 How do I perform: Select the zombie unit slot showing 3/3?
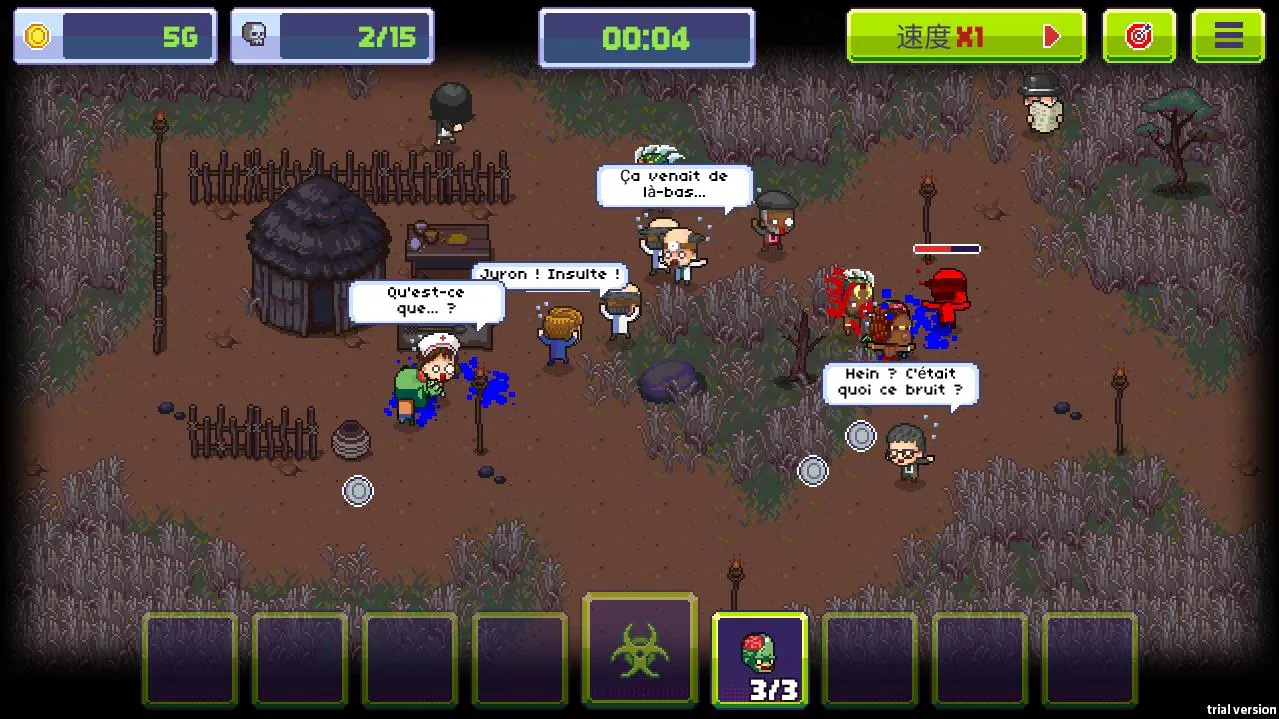(x=759, y=657)
